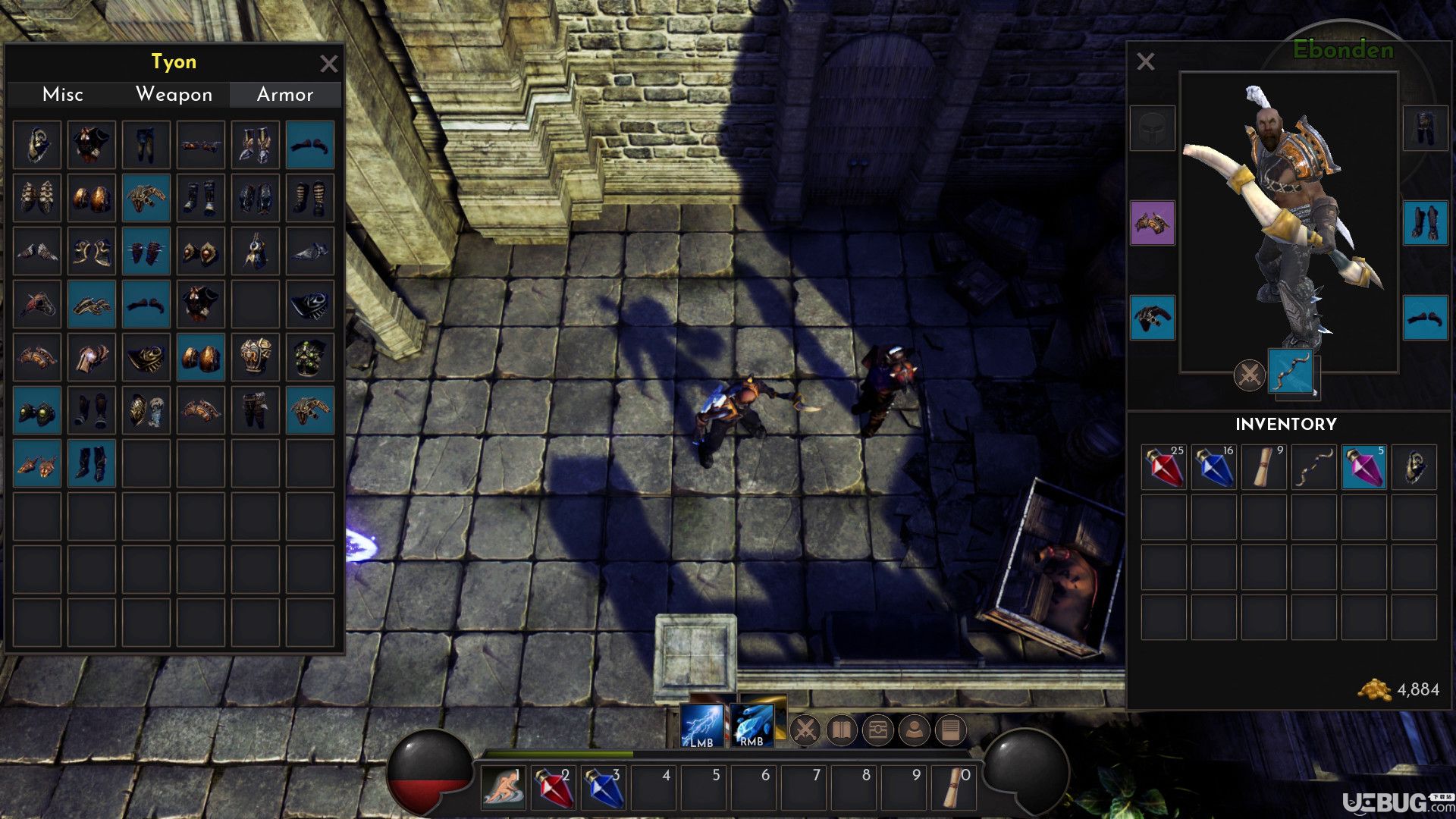The width and height of the screenshot is (1456, 819).
Task: Click the purple shoulder armor equipment slot
Action: click(x=1152, y=223)
